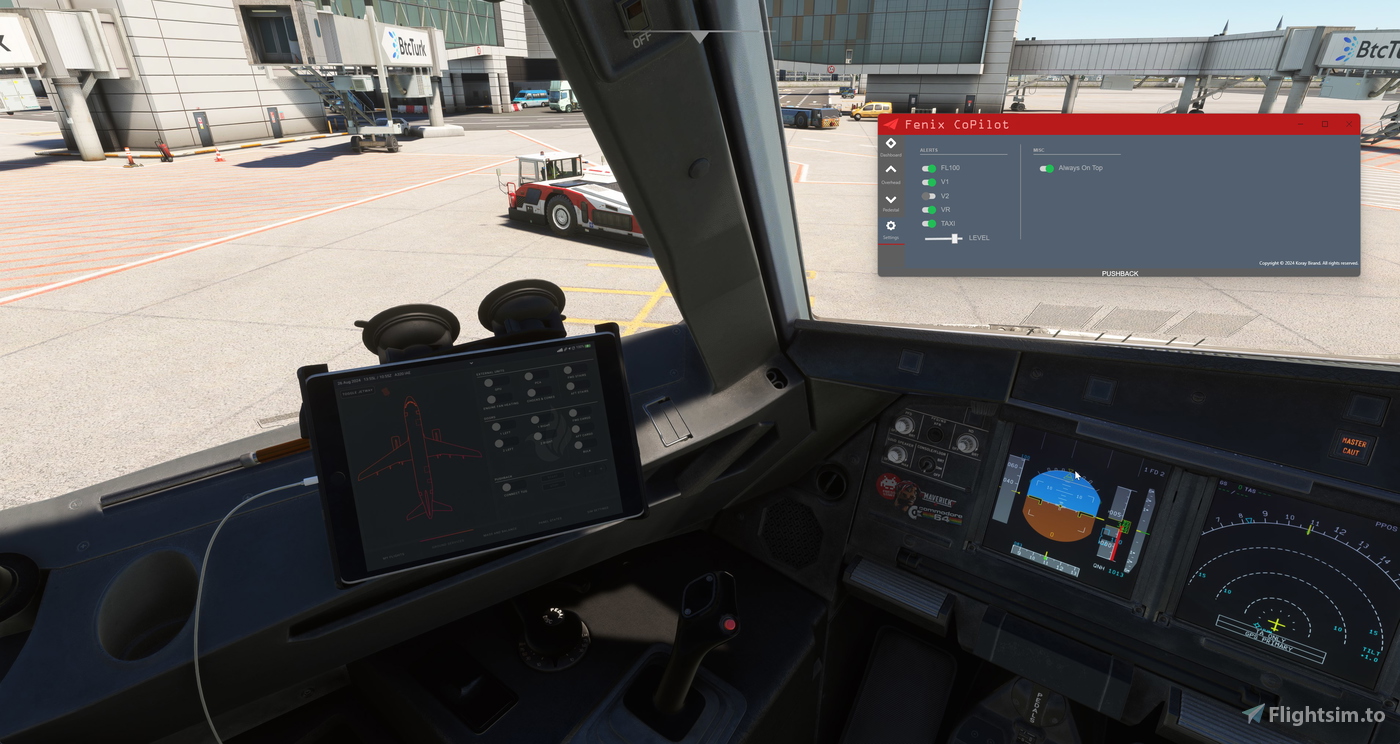Open the Panel States tab on EFB
This screenshot has width=1400, height=744.
pos(550,521)
